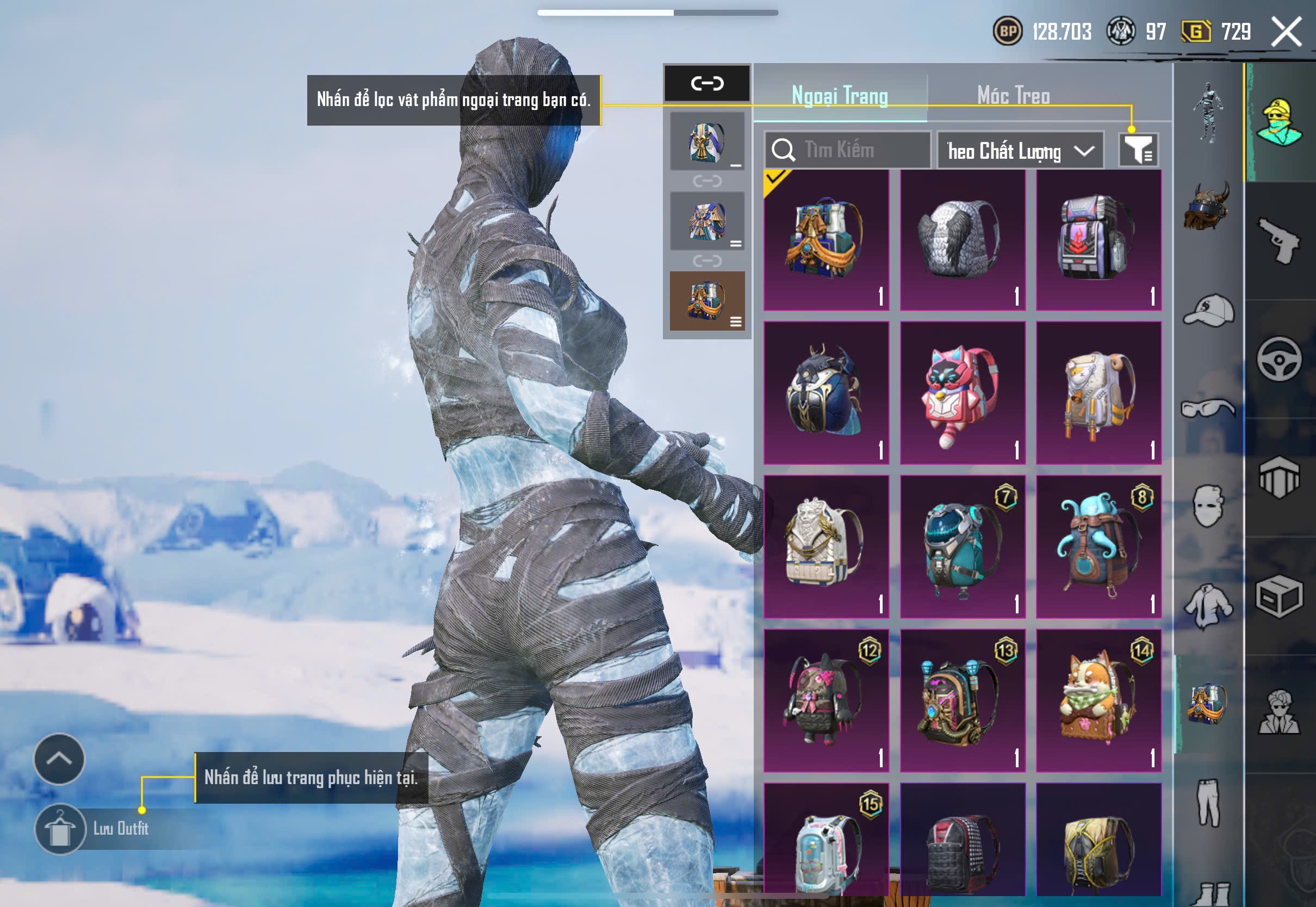Viewport: 1316px width, 907px height.
Task: Open the pants clothing category
Action: (x=1209, y=802)
